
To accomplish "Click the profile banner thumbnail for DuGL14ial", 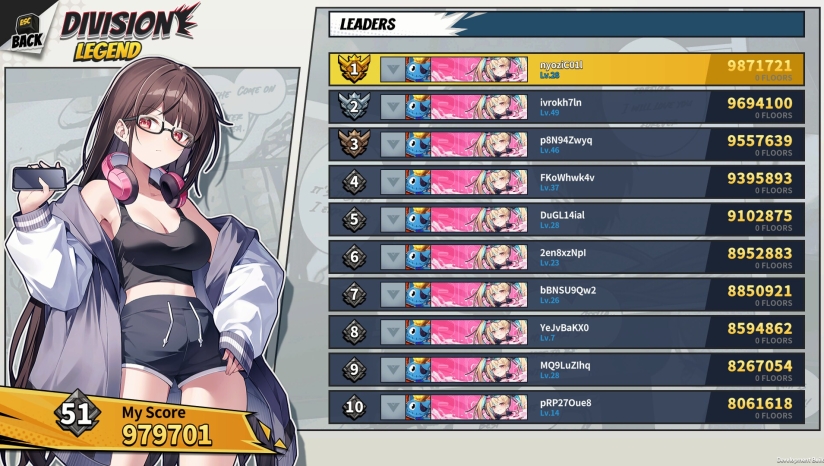I will click(466, 220).
